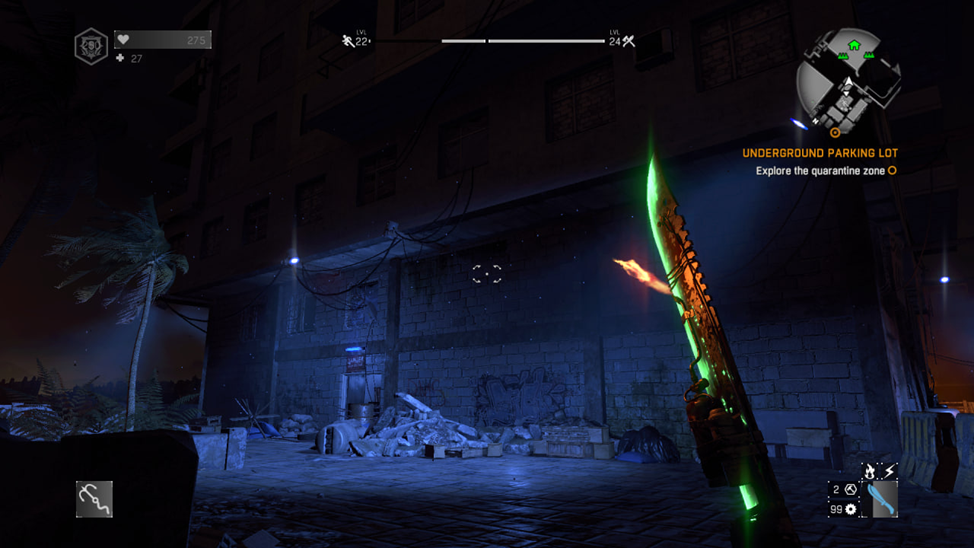Select the grappling hook equipment slot

tap(95, 499)
